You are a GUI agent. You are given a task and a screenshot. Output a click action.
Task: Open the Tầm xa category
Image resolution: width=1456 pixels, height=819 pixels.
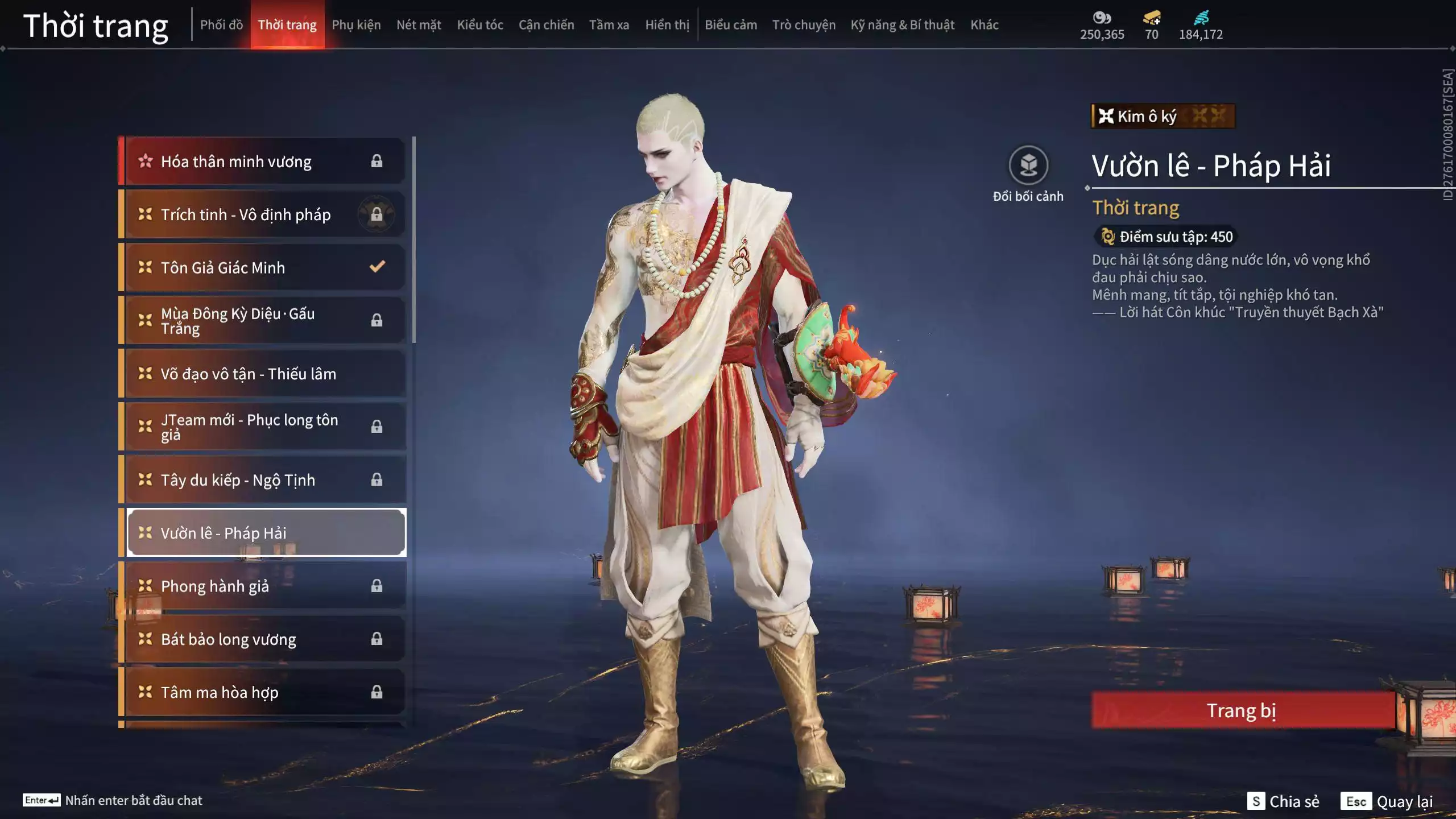[x=609, y=25]
